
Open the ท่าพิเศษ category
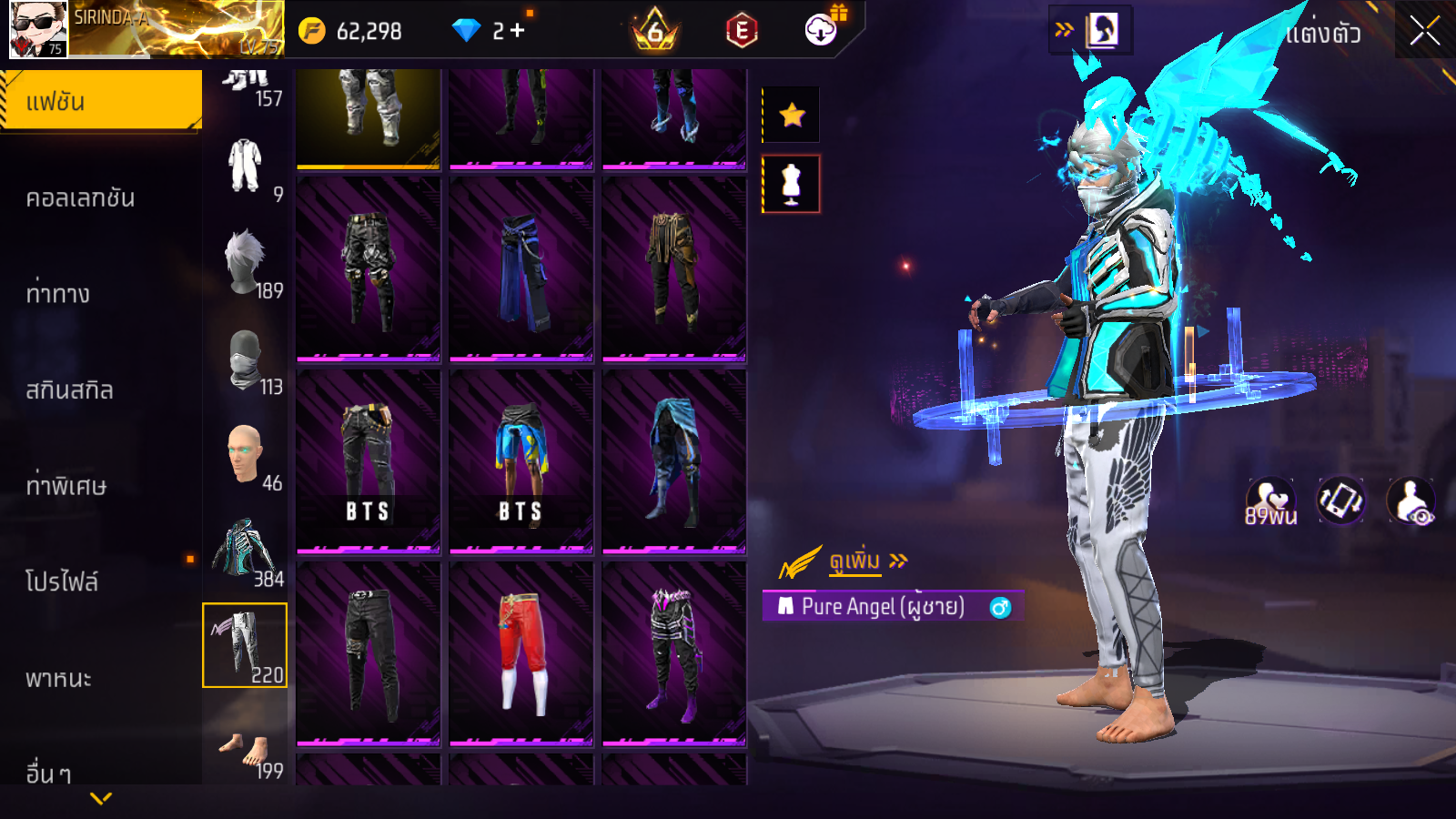click(66, 486)
